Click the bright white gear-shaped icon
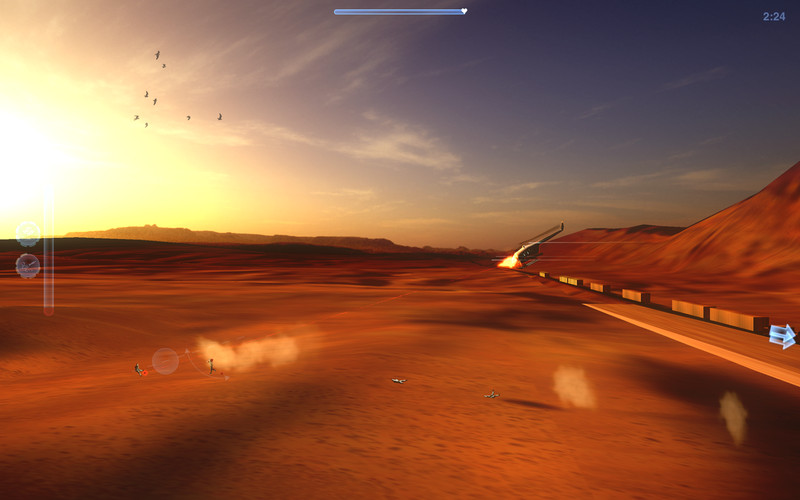The height and width of the screenshot is (500, 800). click(28, 233)
